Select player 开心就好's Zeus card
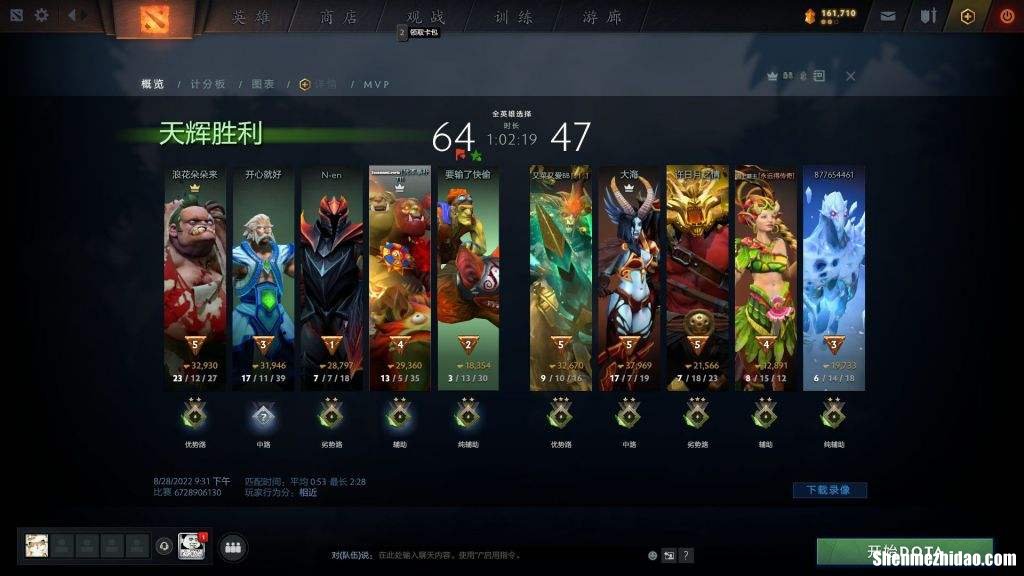1024x576 pixels. tap(263, 280)
